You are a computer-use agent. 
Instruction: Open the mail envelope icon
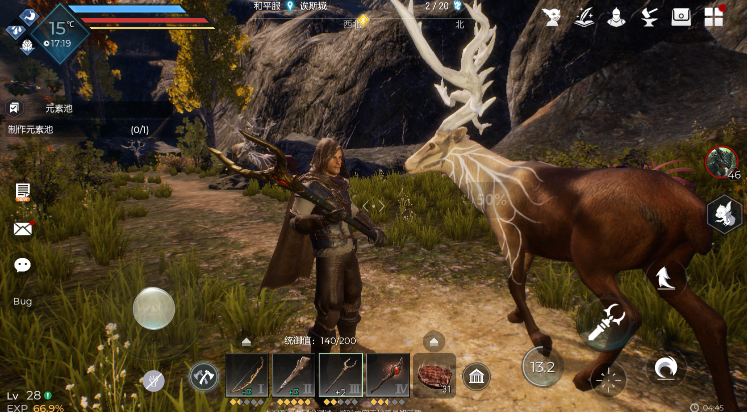click(22, 229)
